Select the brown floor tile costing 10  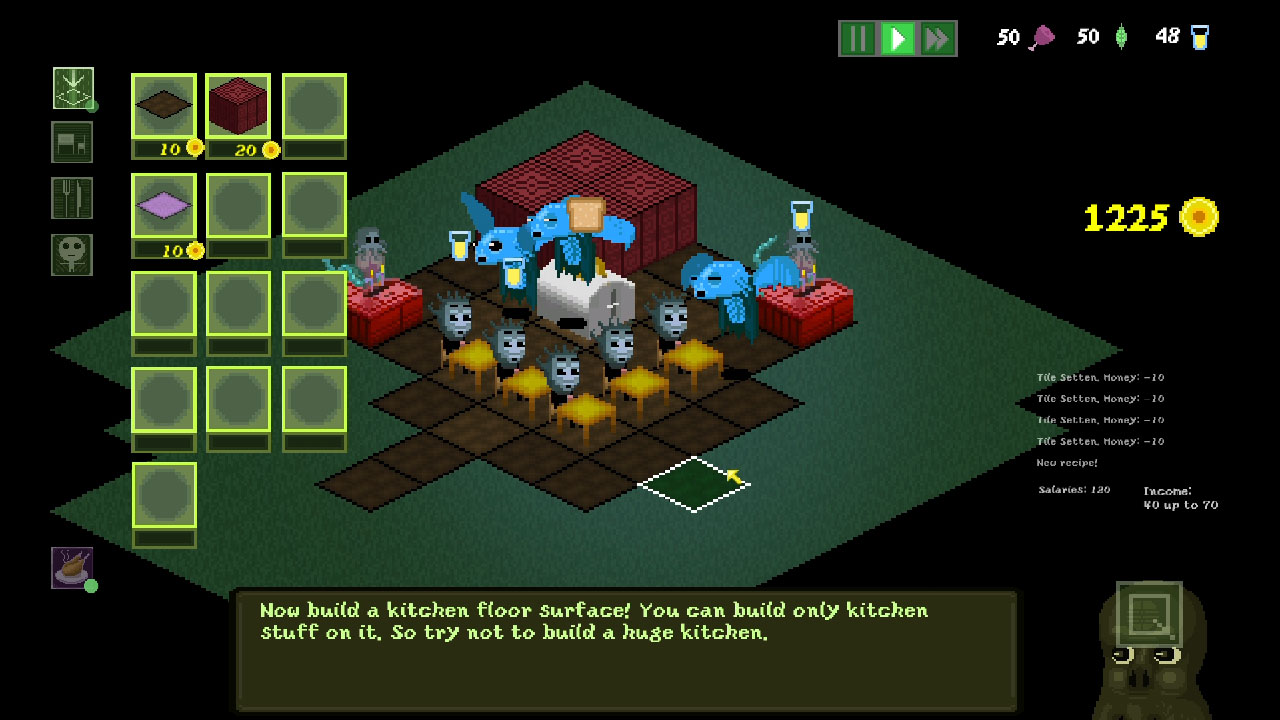[163, 104]
